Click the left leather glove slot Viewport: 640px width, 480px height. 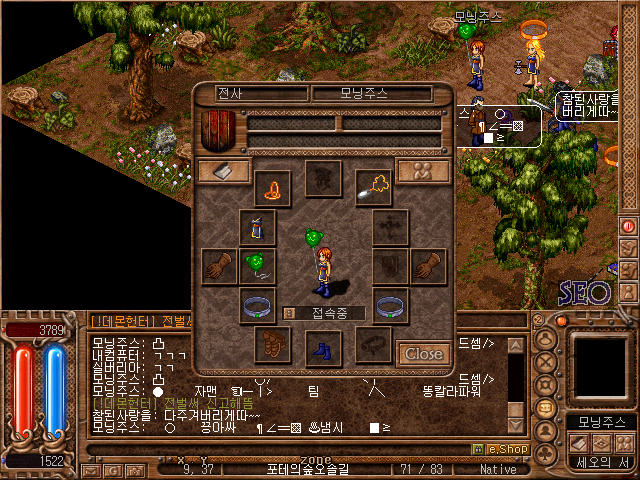tap(219, 266)
